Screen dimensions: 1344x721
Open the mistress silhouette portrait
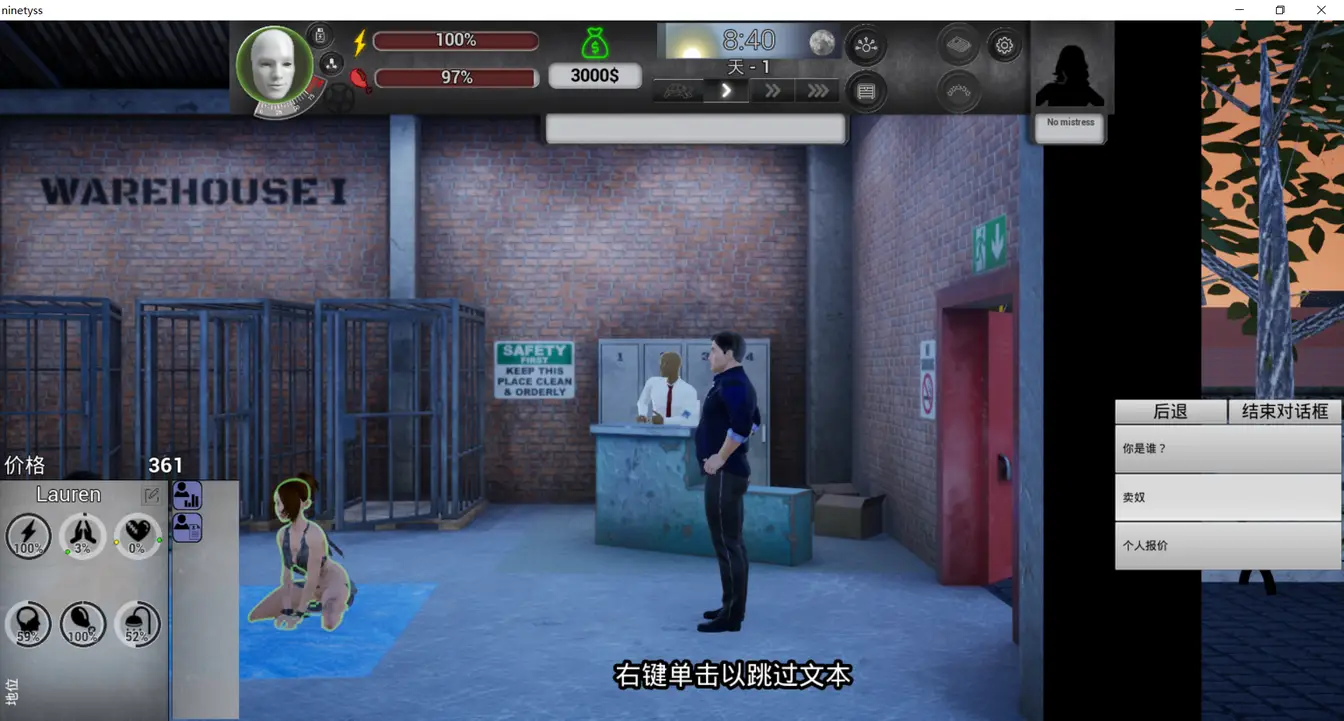[x=1070, y=68]
